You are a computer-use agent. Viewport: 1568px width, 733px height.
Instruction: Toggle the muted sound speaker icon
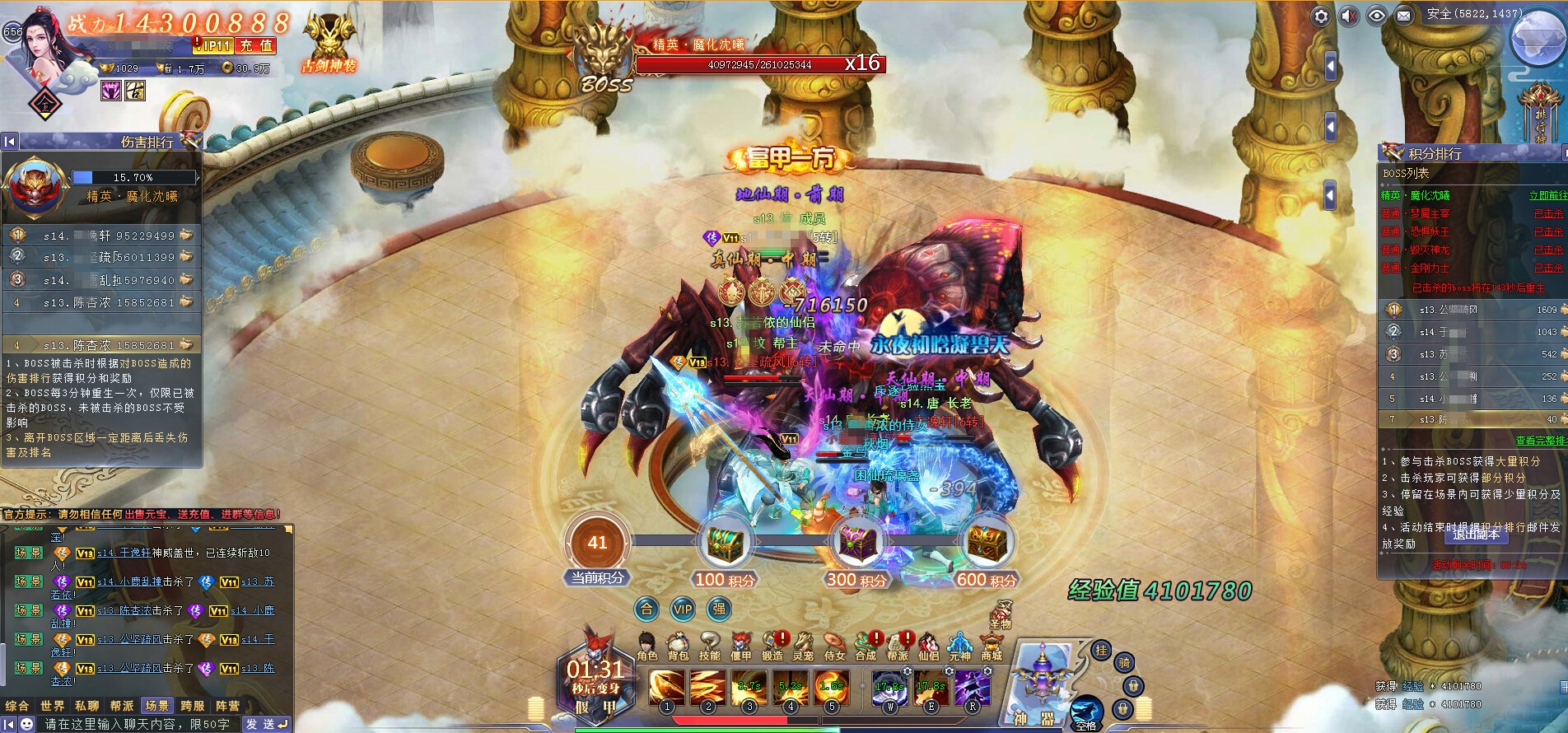pyautogui.click(x=1349, y=16)
